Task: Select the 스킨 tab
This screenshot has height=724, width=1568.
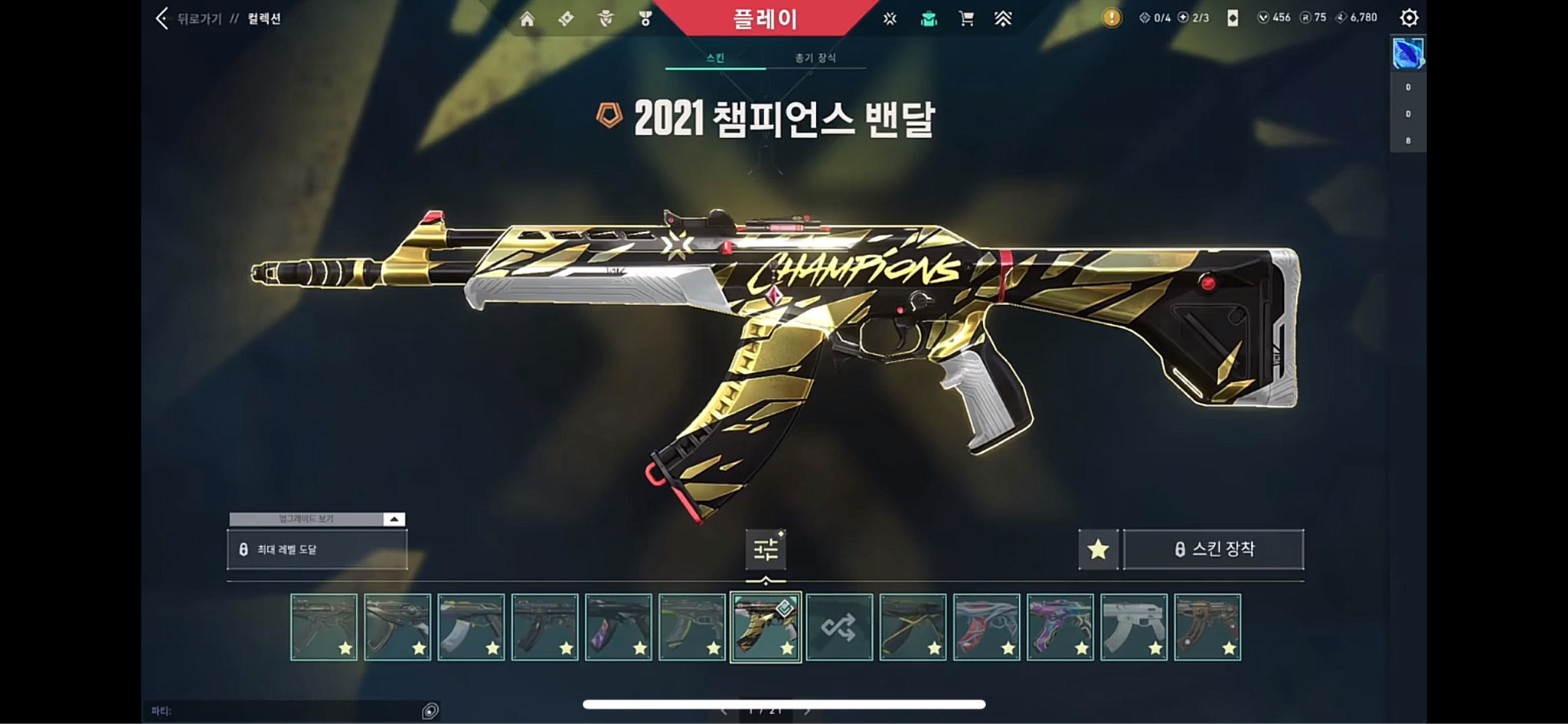Action: 715,58
